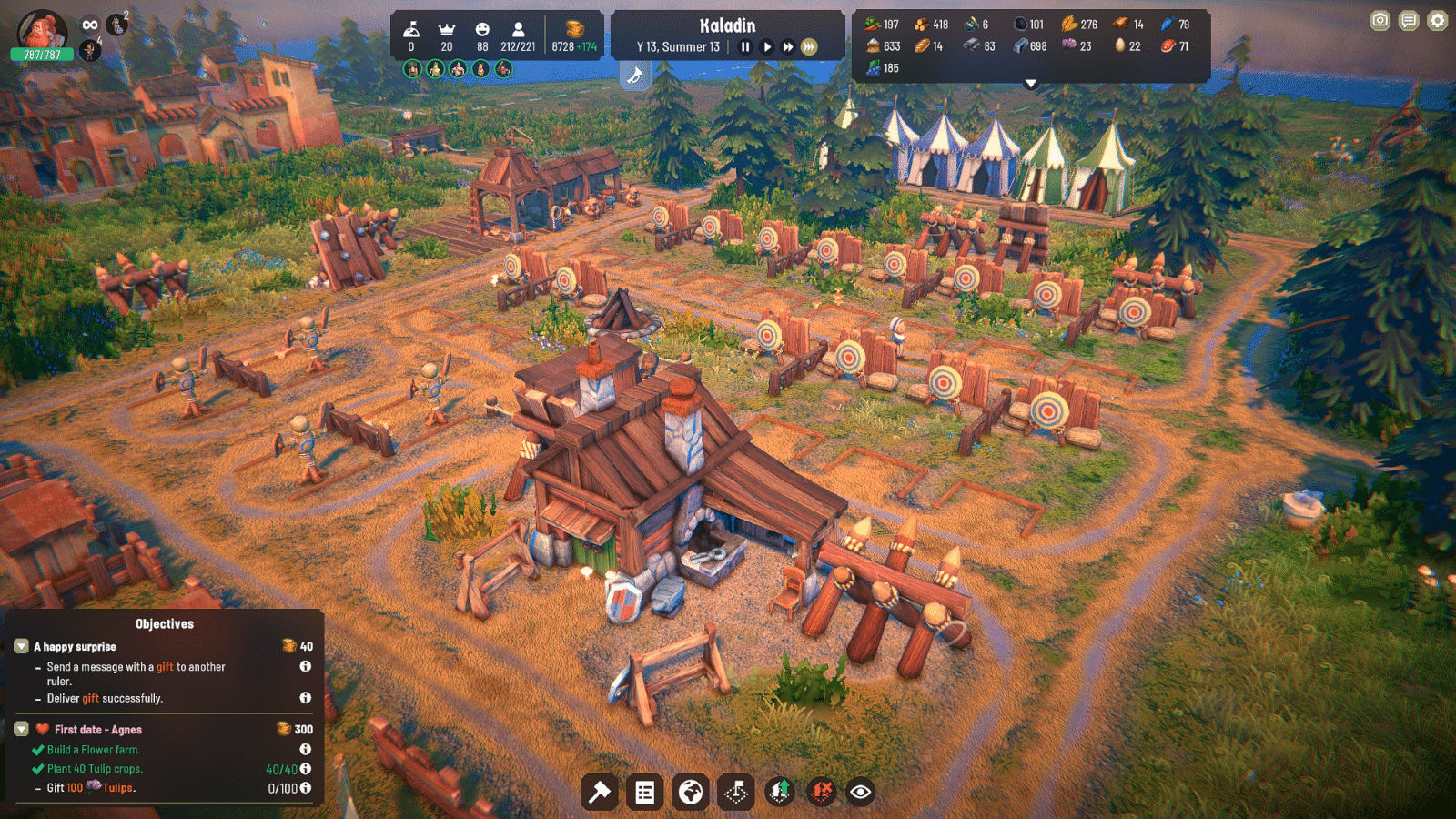This screenshot has width=1456, height=819.
Task: Collapse the 'A happy surprise' objective
Action: [20, 646]
